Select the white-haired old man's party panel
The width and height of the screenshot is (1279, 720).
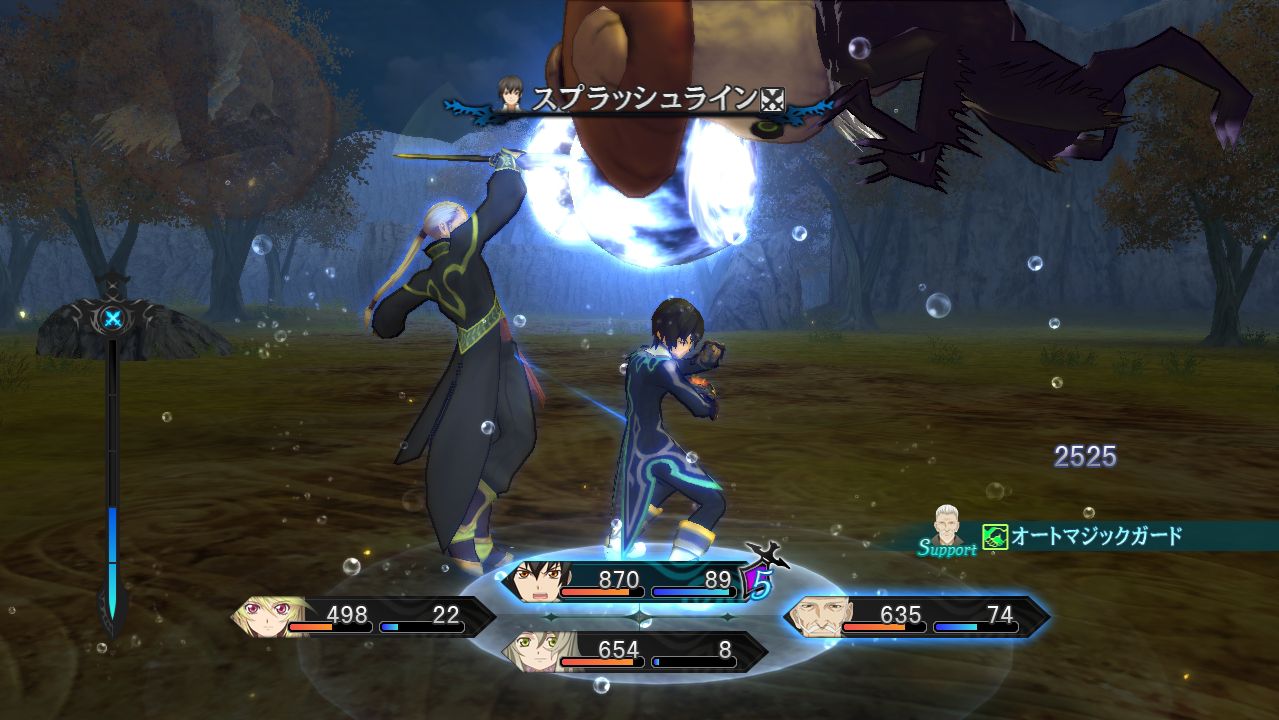pos(915,617)
